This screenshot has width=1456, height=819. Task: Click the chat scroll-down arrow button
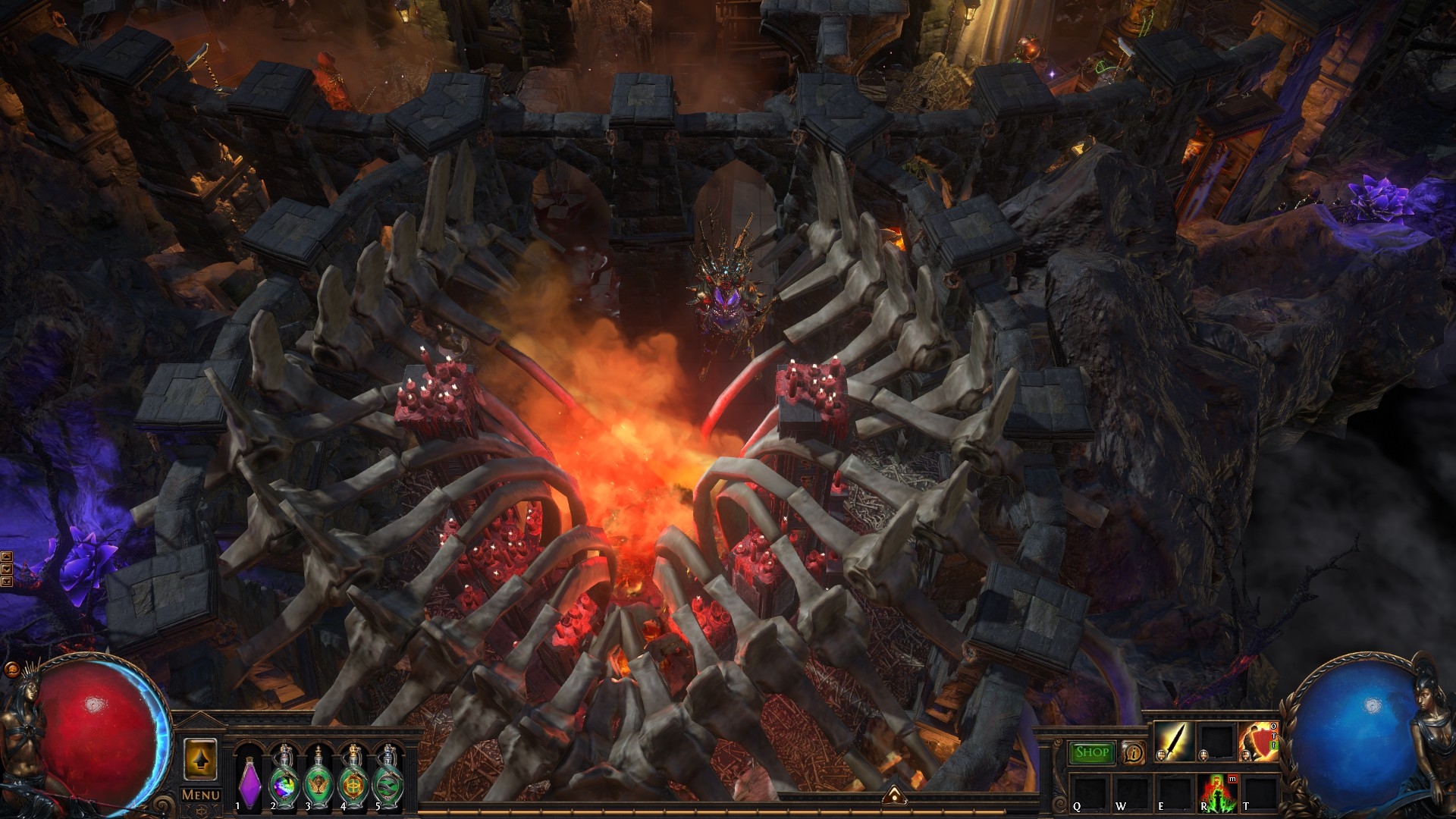click(7, 569)
